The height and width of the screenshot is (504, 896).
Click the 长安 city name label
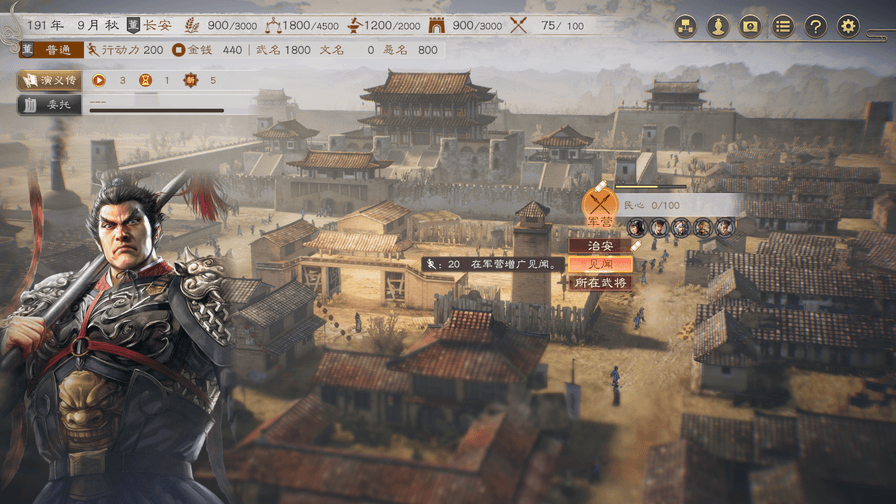157,25
